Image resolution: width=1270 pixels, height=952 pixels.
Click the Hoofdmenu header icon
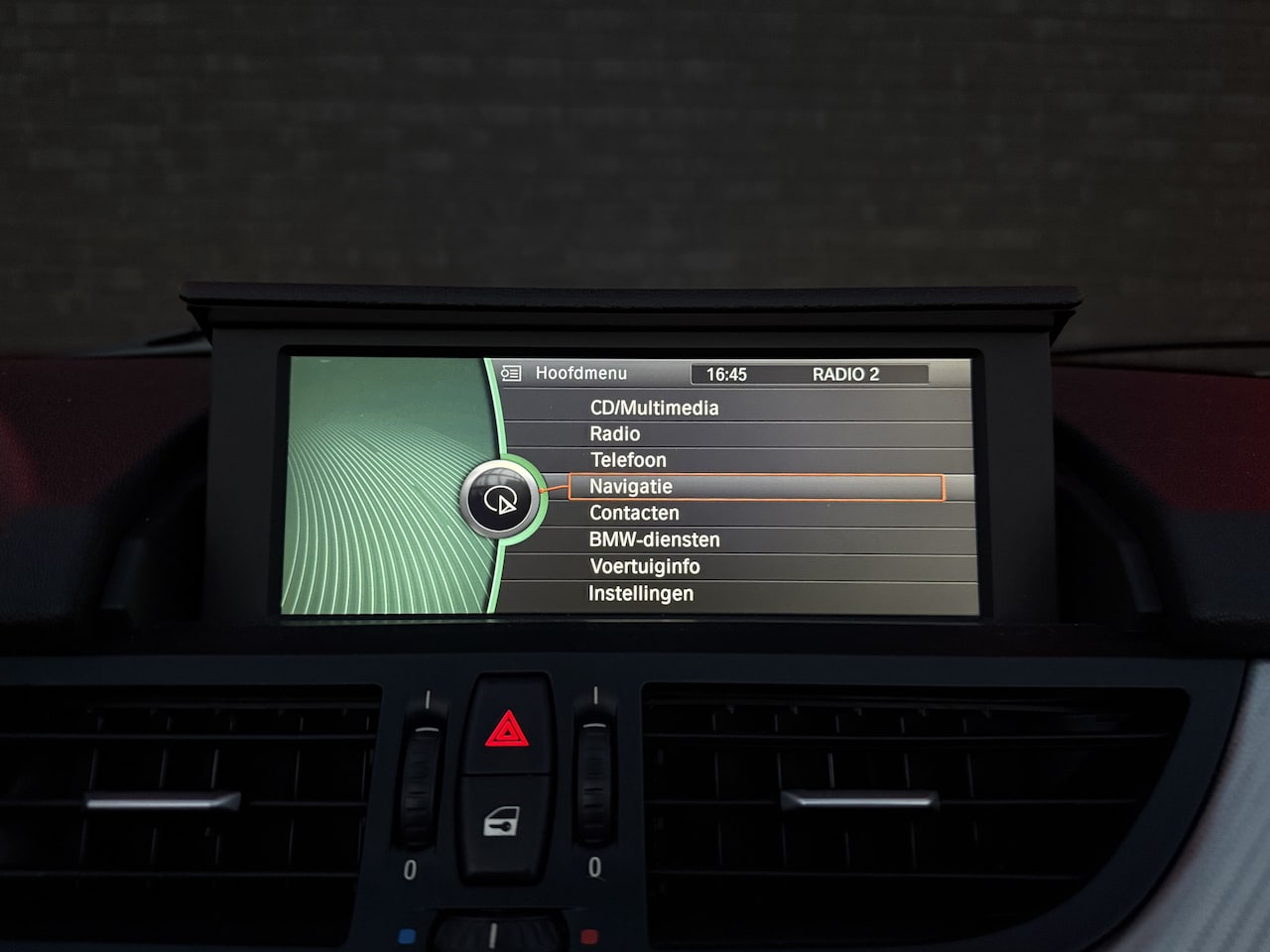511,374
